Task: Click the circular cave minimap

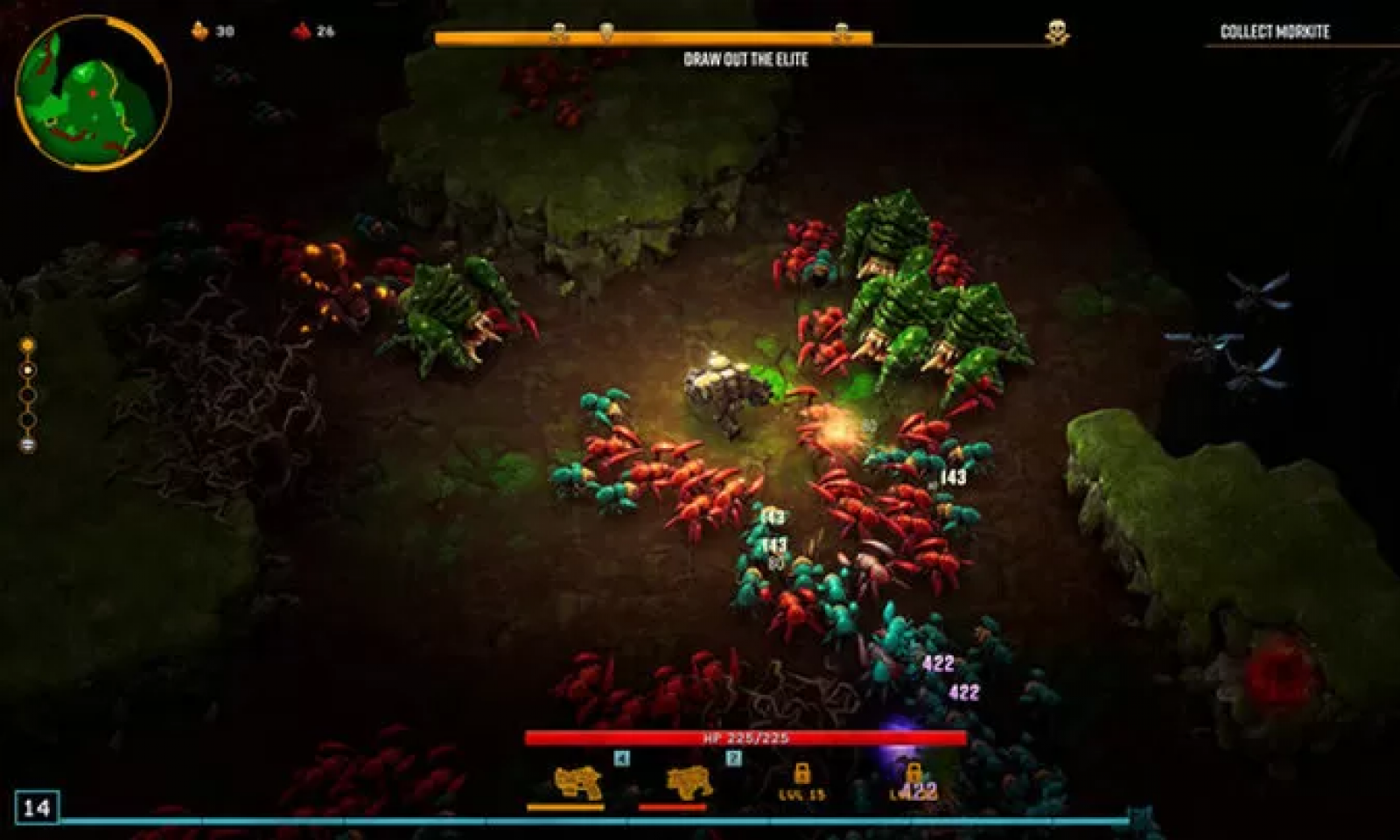Action: pos(92,92)
